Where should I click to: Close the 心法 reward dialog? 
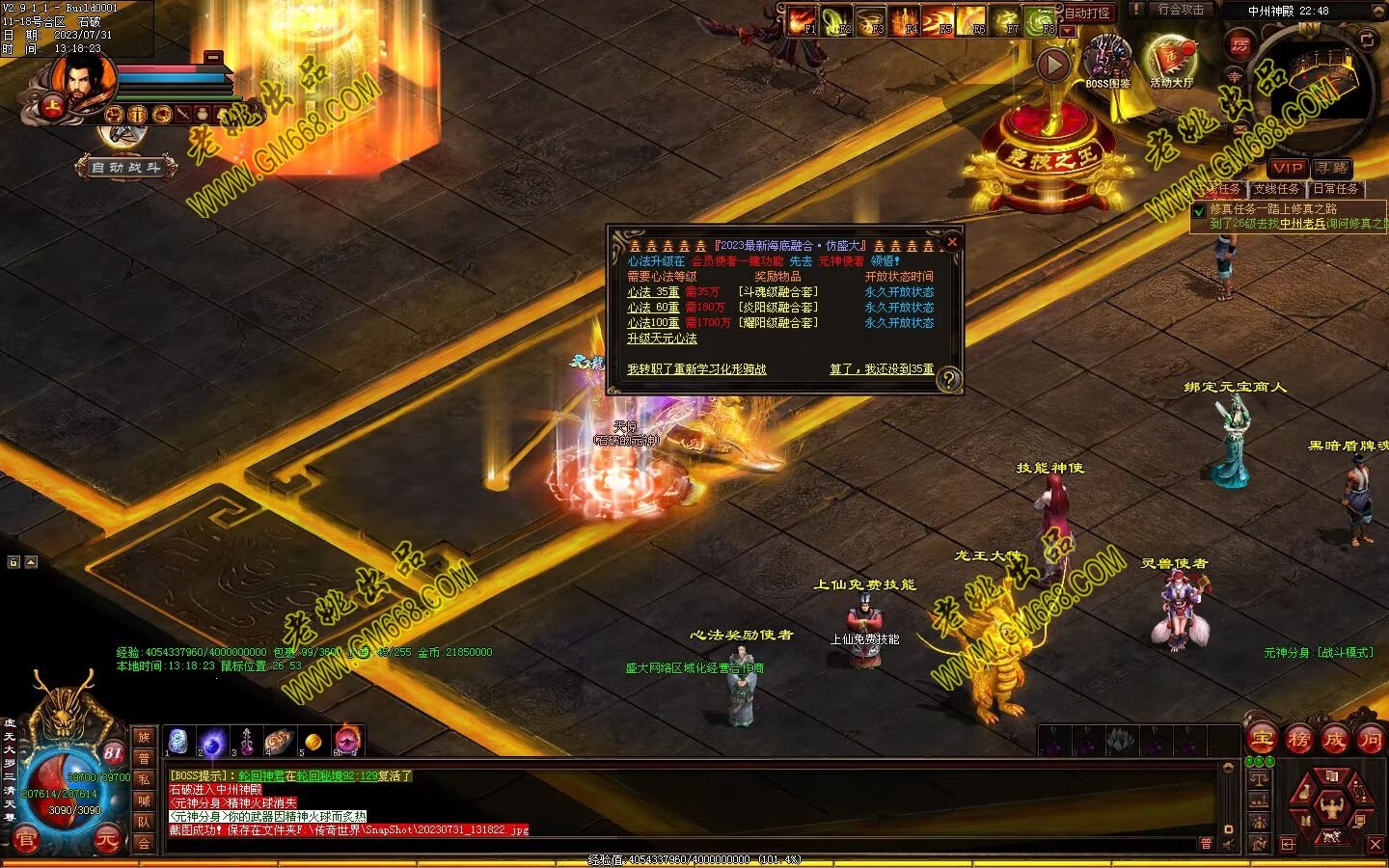coord(952,242)
